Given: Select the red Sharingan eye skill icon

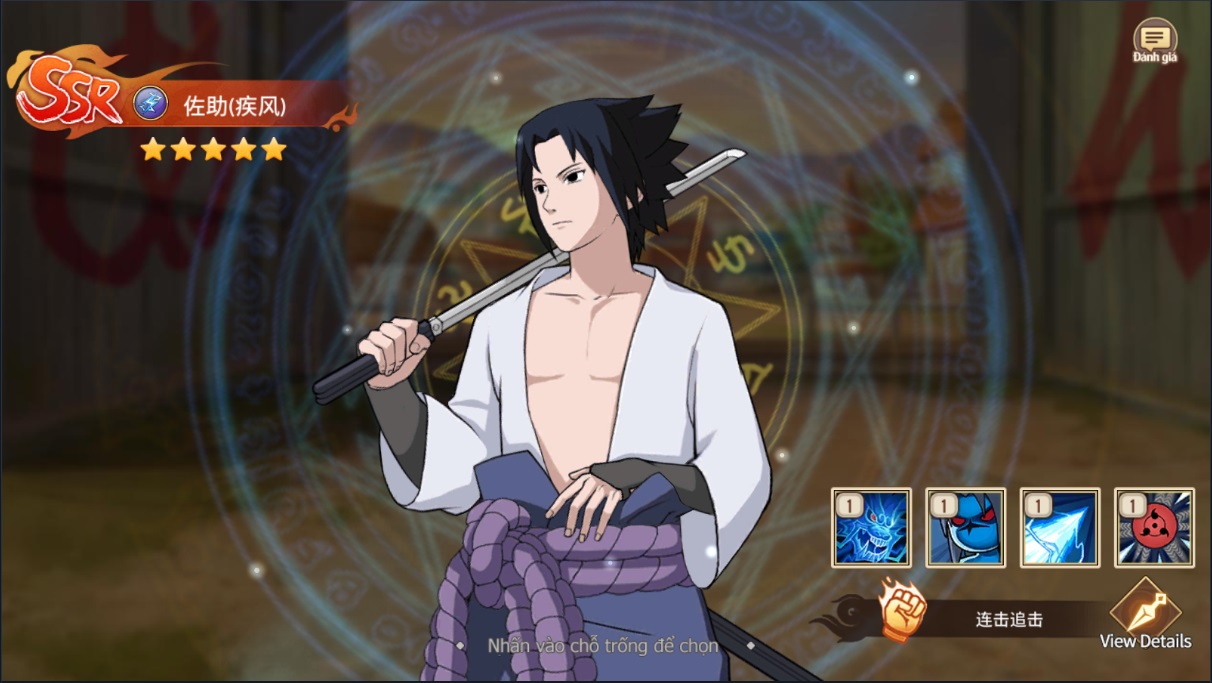Looking at the screenshot, I should pyautogui.click(x=1154, y=528).
